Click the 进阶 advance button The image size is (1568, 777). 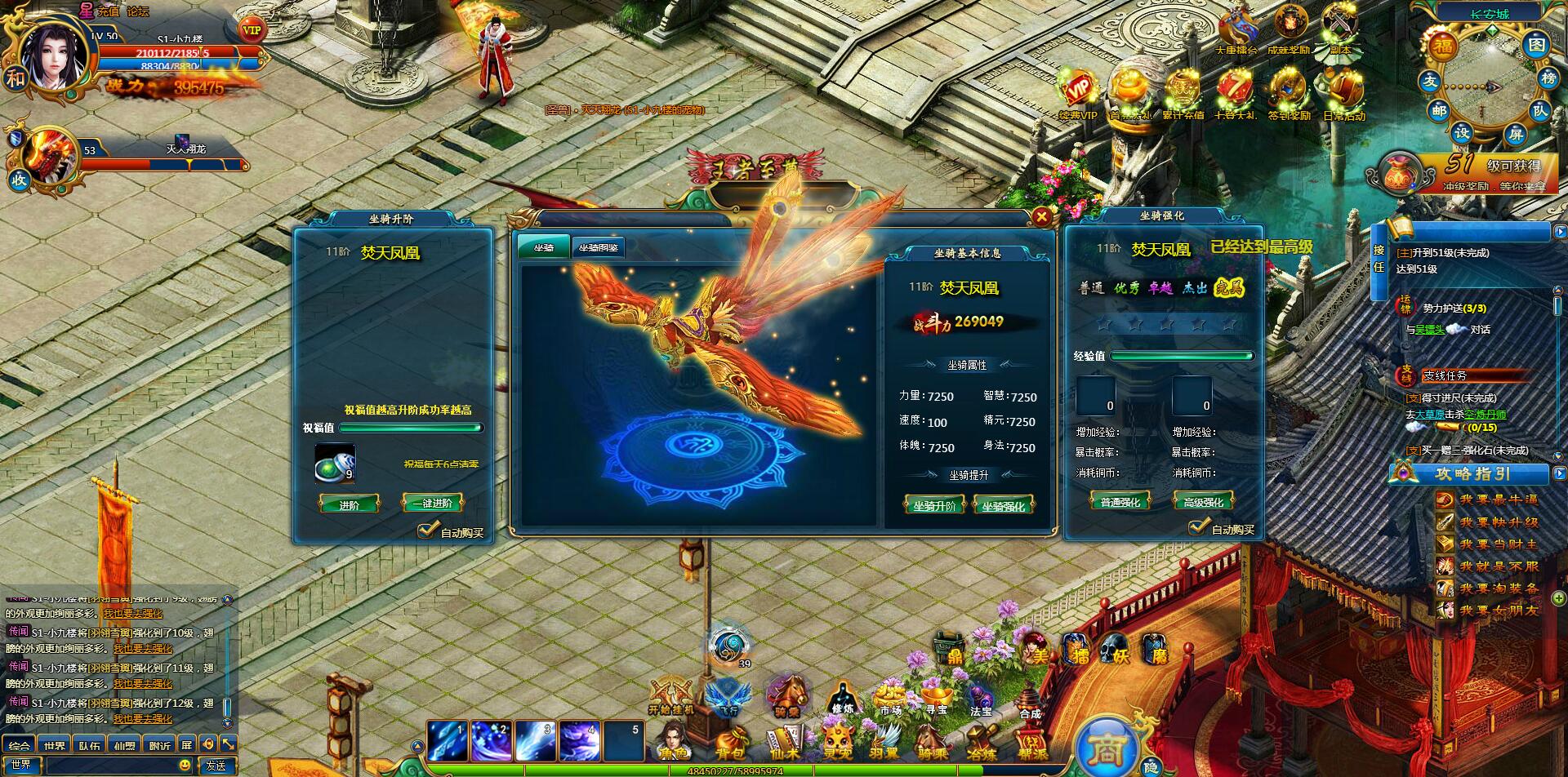pos(349,504)
